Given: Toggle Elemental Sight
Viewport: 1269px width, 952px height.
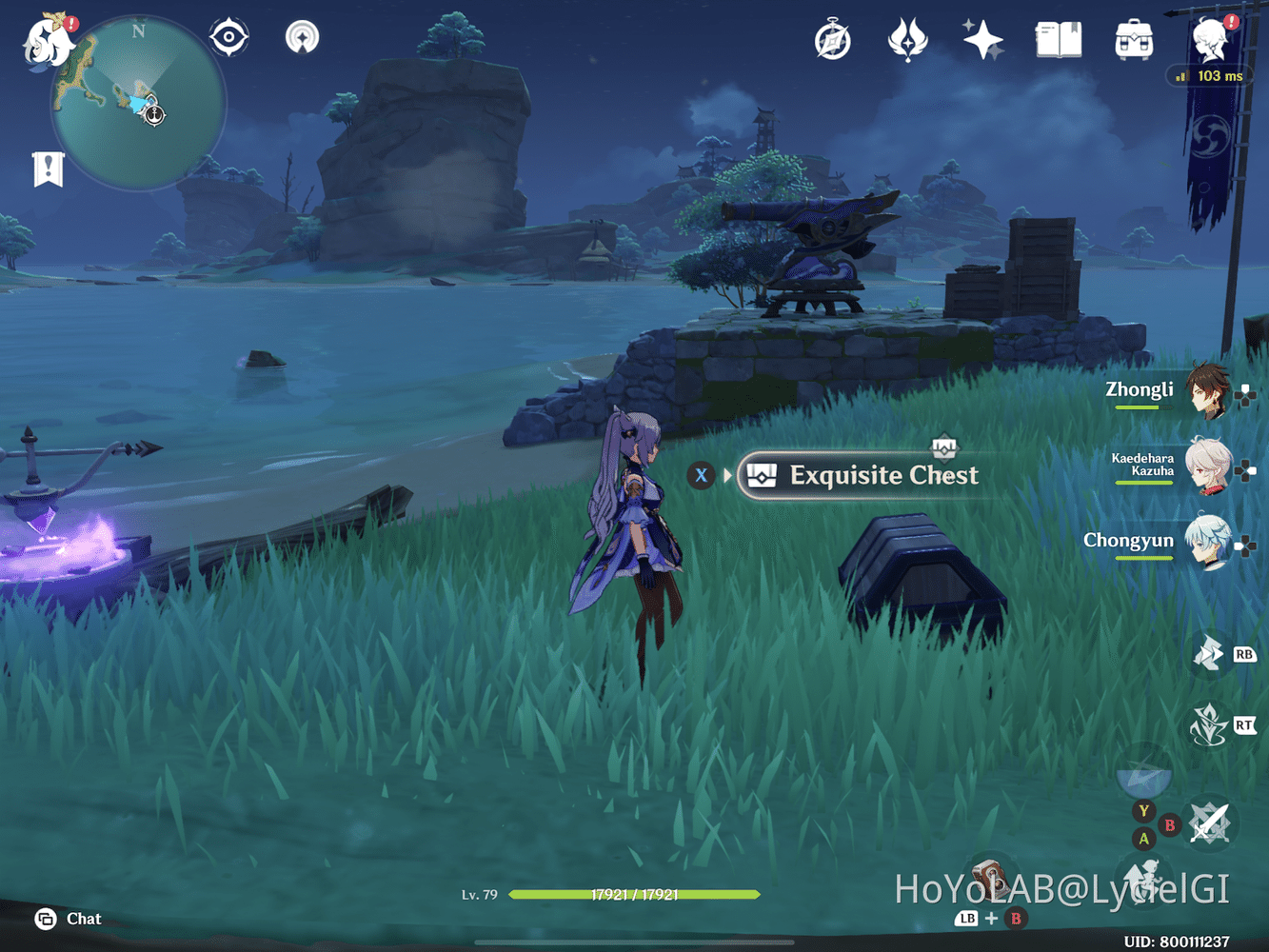Looking at the screenshot, I should click(x=228, y=36).
